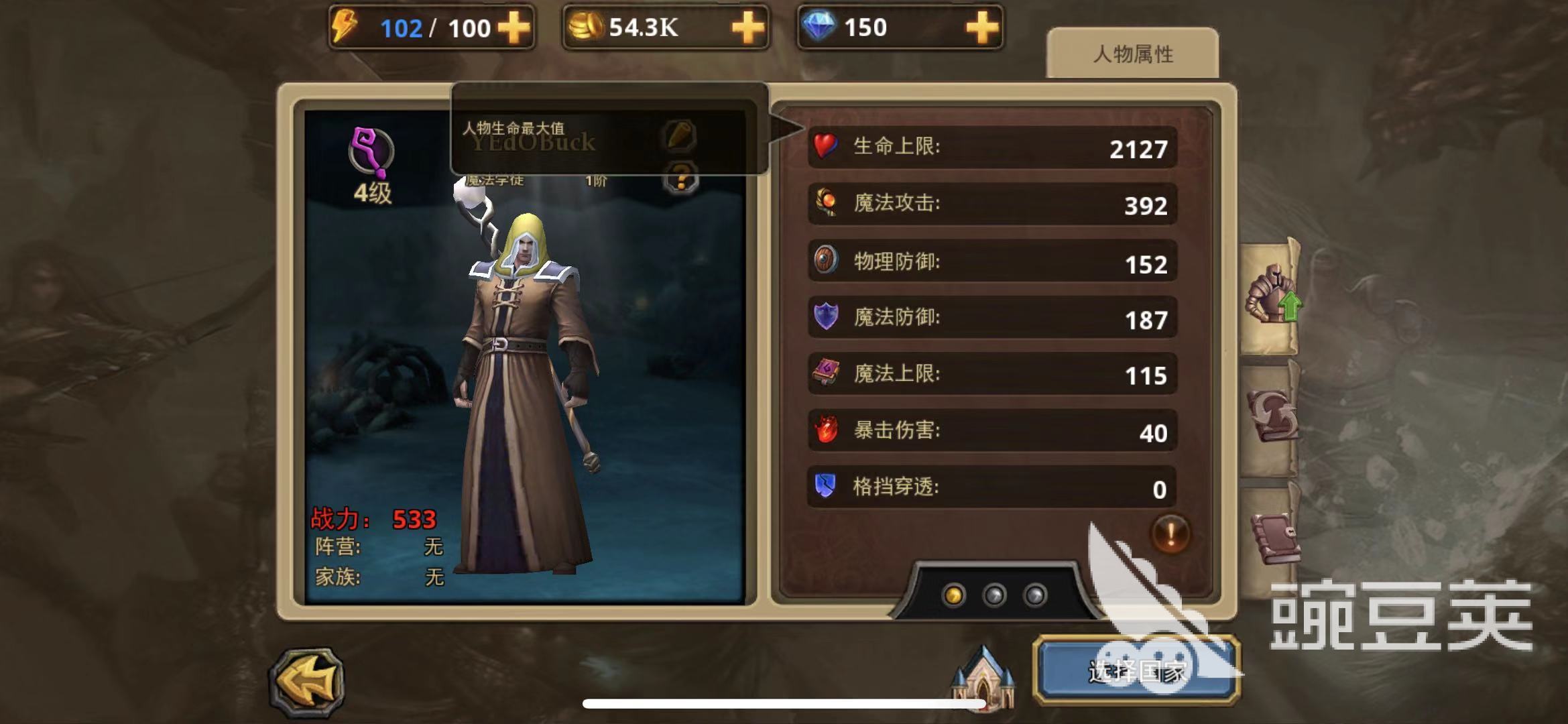Open the book side tab
The width and height of the screenshot is (1568, 724).
(x=1273, y=538)
